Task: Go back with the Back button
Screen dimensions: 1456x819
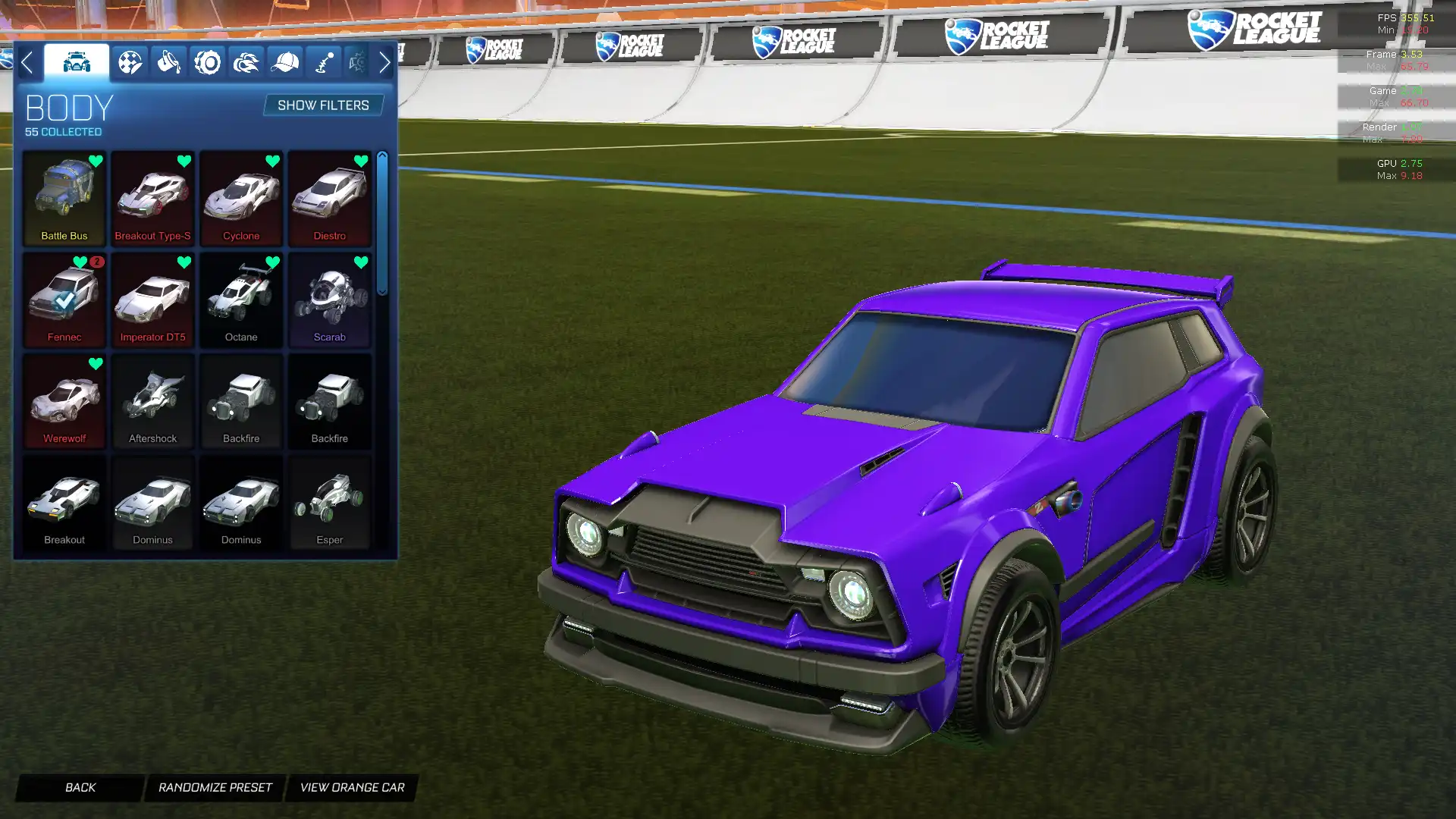Action: coord(80,787)
